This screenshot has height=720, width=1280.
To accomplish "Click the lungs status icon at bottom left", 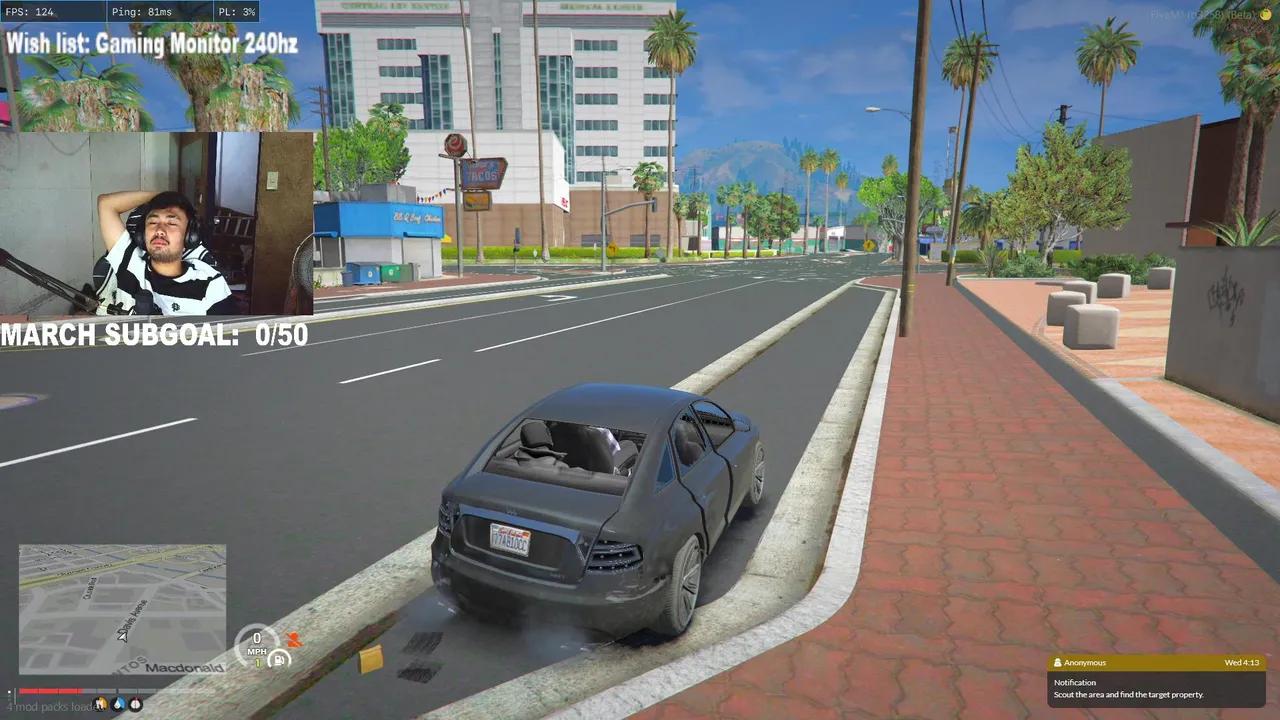I will tap(136, 704).
